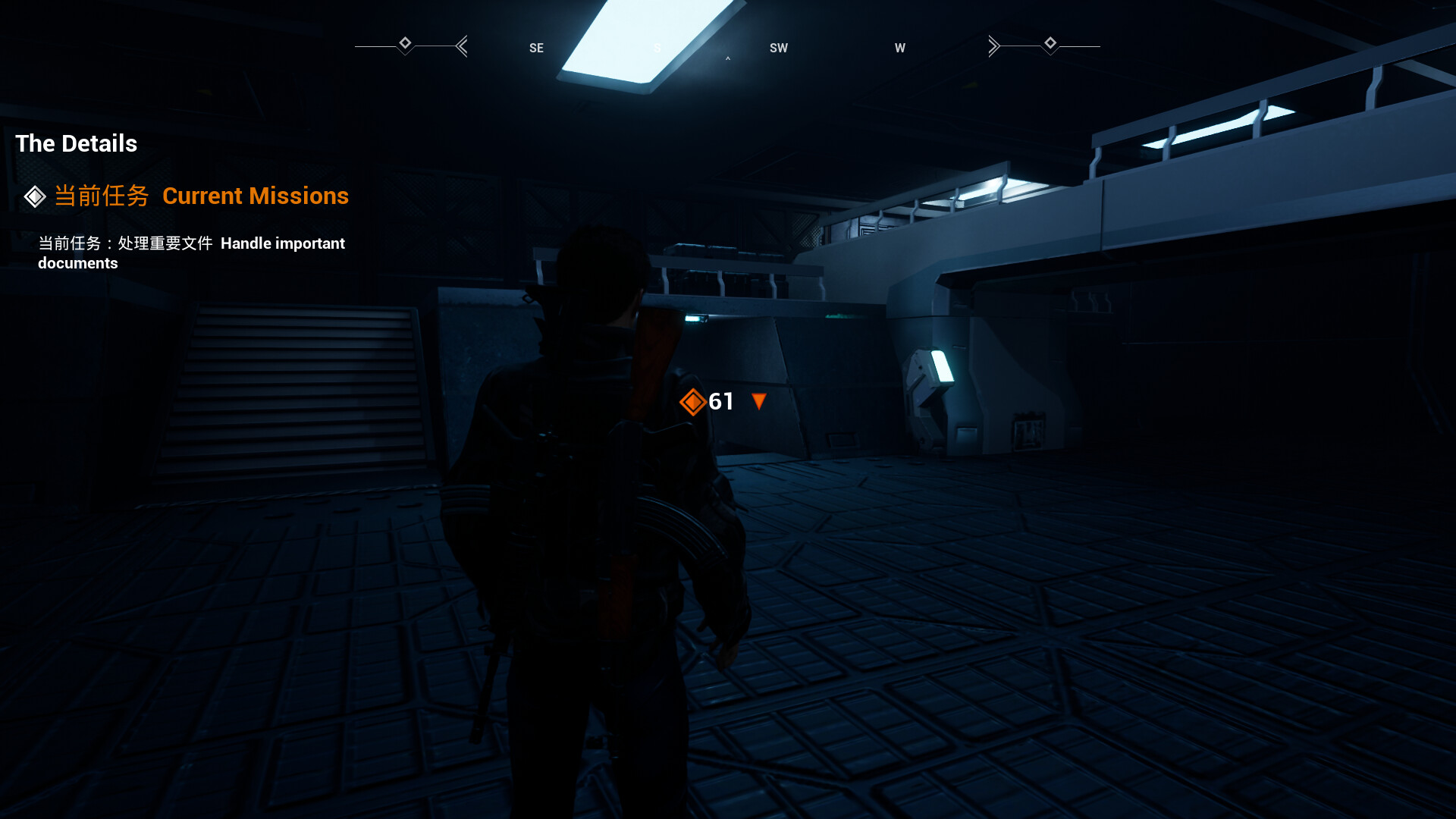
Task: Click the orange diamond waypoint marker icon
Action: click(x=693, y=401)
